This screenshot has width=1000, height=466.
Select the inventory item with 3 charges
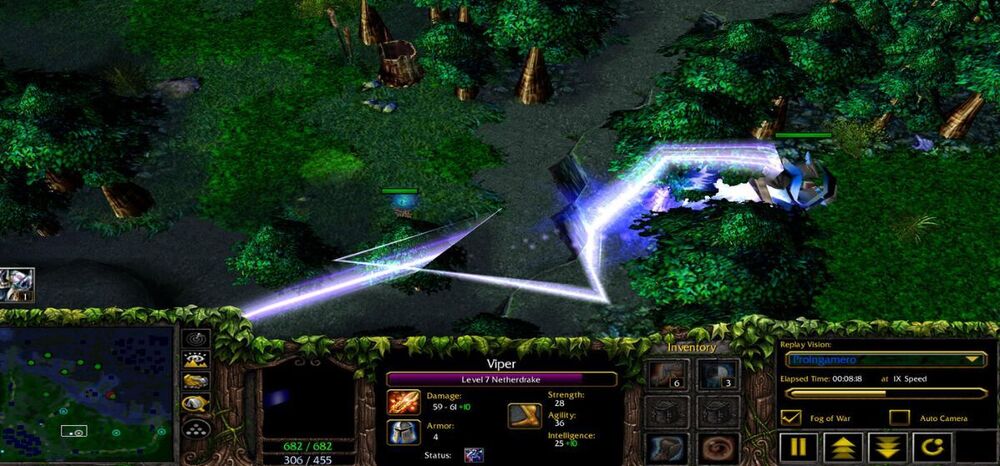click(717, 374)
